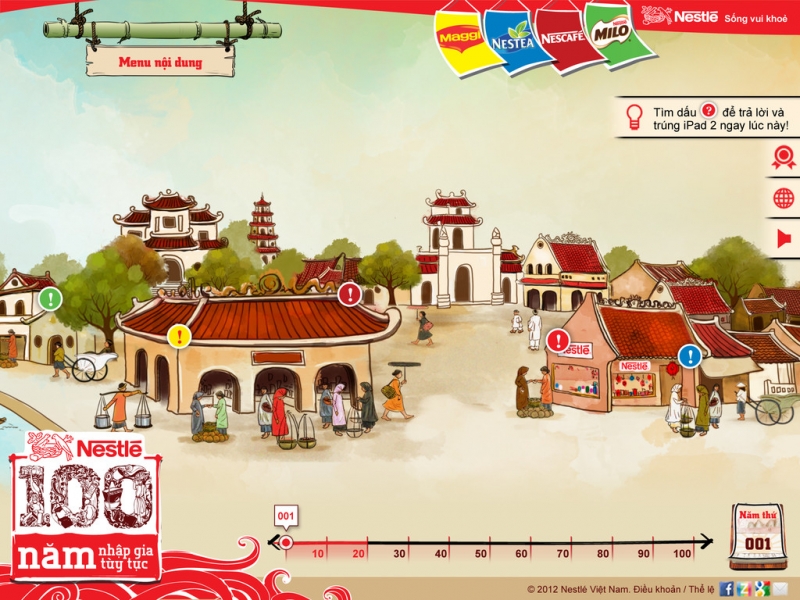The image size is (800, 600).
Task: Click the yellow exclamation hotspot marker
Action: point(179,335)
